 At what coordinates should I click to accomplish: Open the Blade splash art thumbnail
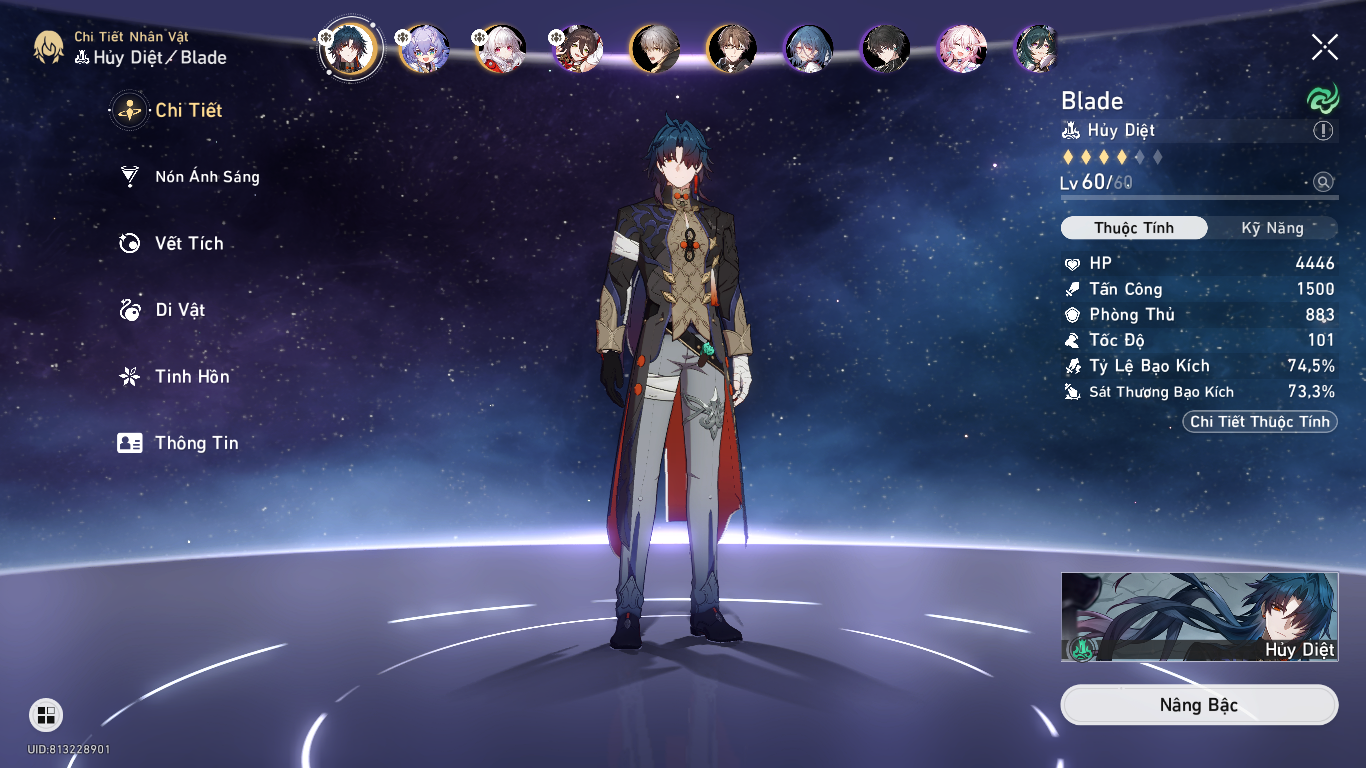[1199, 616]
